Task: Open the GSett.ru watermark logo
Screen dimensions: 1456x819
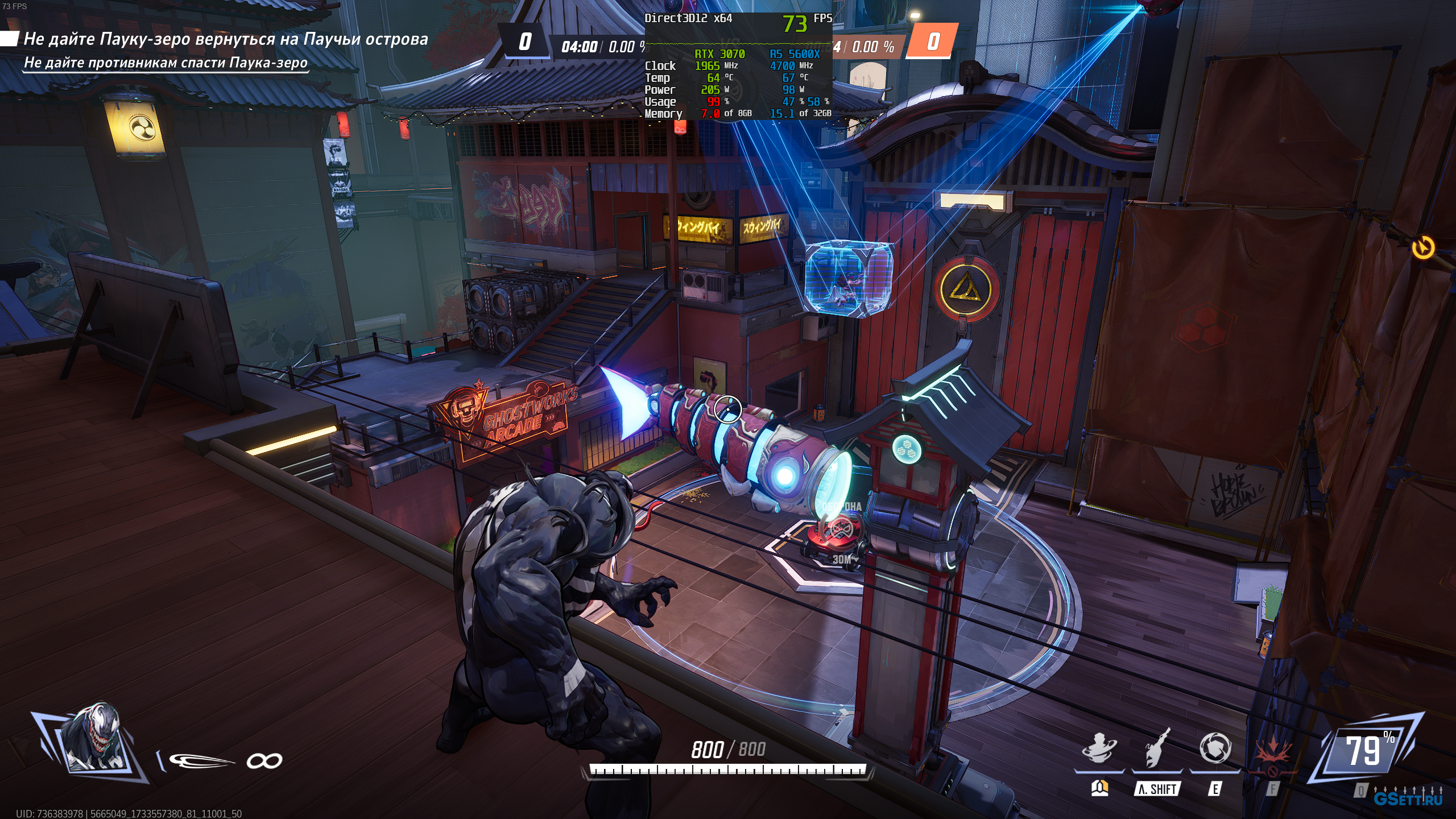Action: tap(1408, 798)
